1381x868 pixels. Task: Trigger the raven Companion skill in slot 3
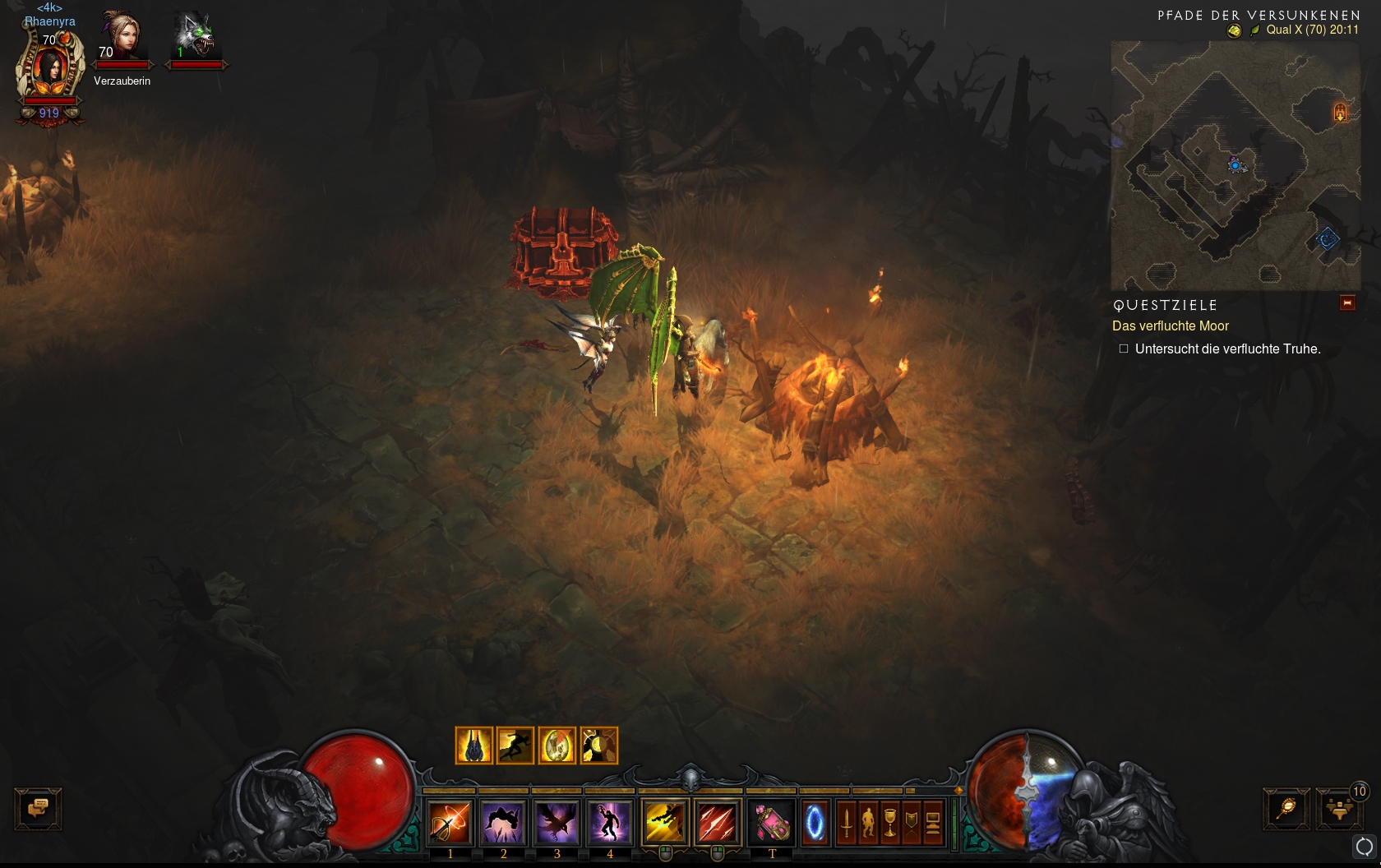pyautogui.click(x=557, y=821)
